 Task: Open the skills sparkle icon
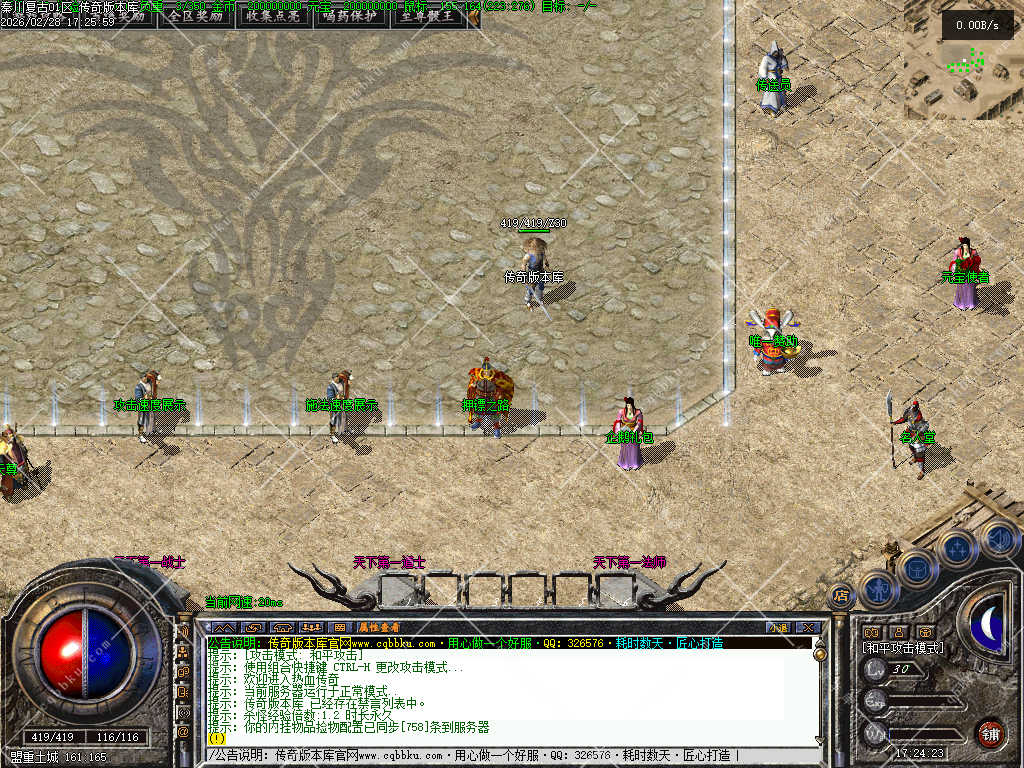tap(957, 548)
